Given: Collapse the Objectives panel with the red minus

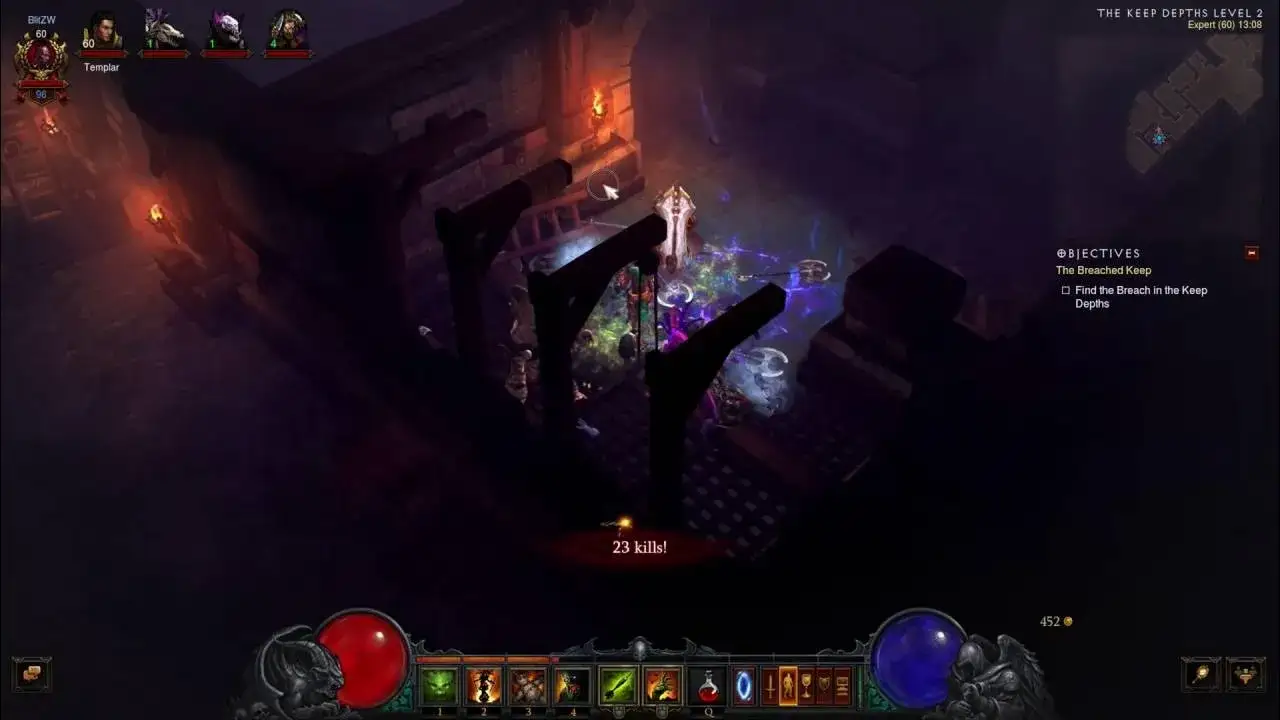Looking at the screenshot, I should [x=1250, y=253].
